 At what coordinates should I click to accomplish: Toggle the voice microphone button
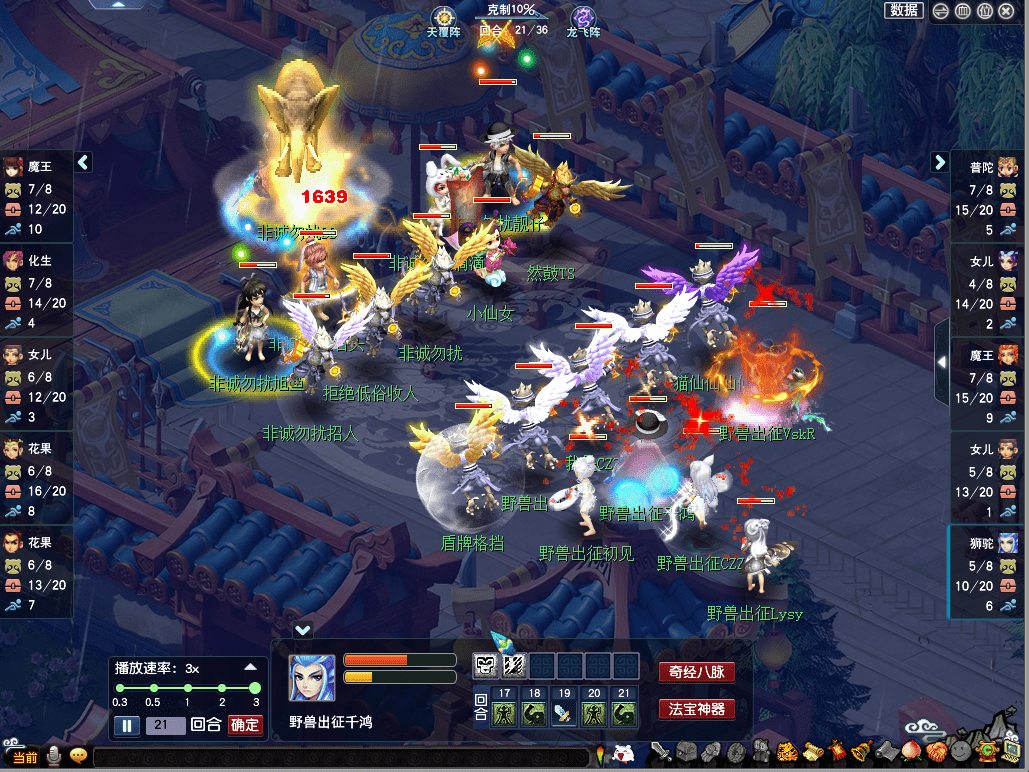point(54,756)
